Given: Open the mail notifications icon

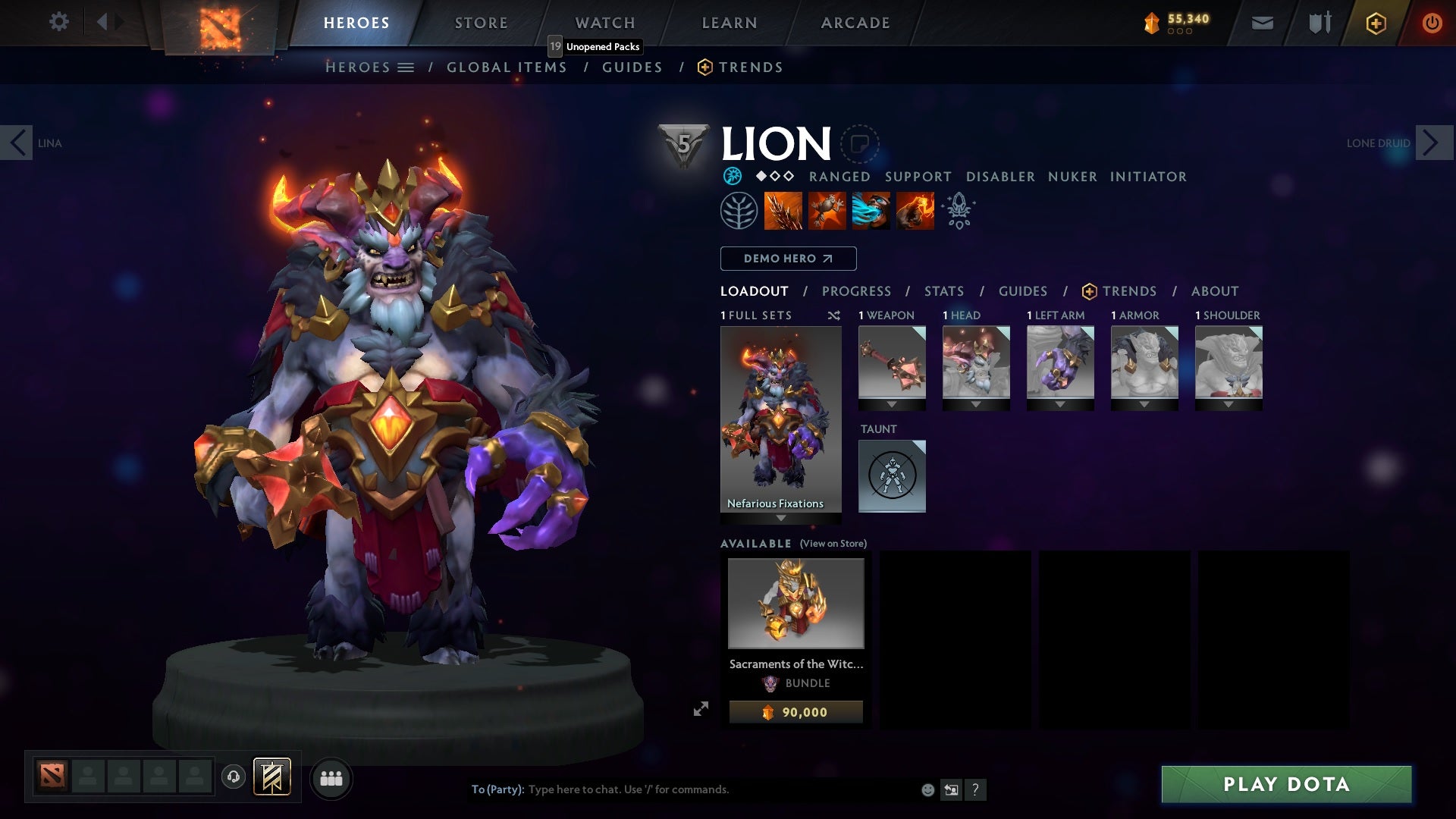Looking at the screenshot, I should pos(1262,23).
